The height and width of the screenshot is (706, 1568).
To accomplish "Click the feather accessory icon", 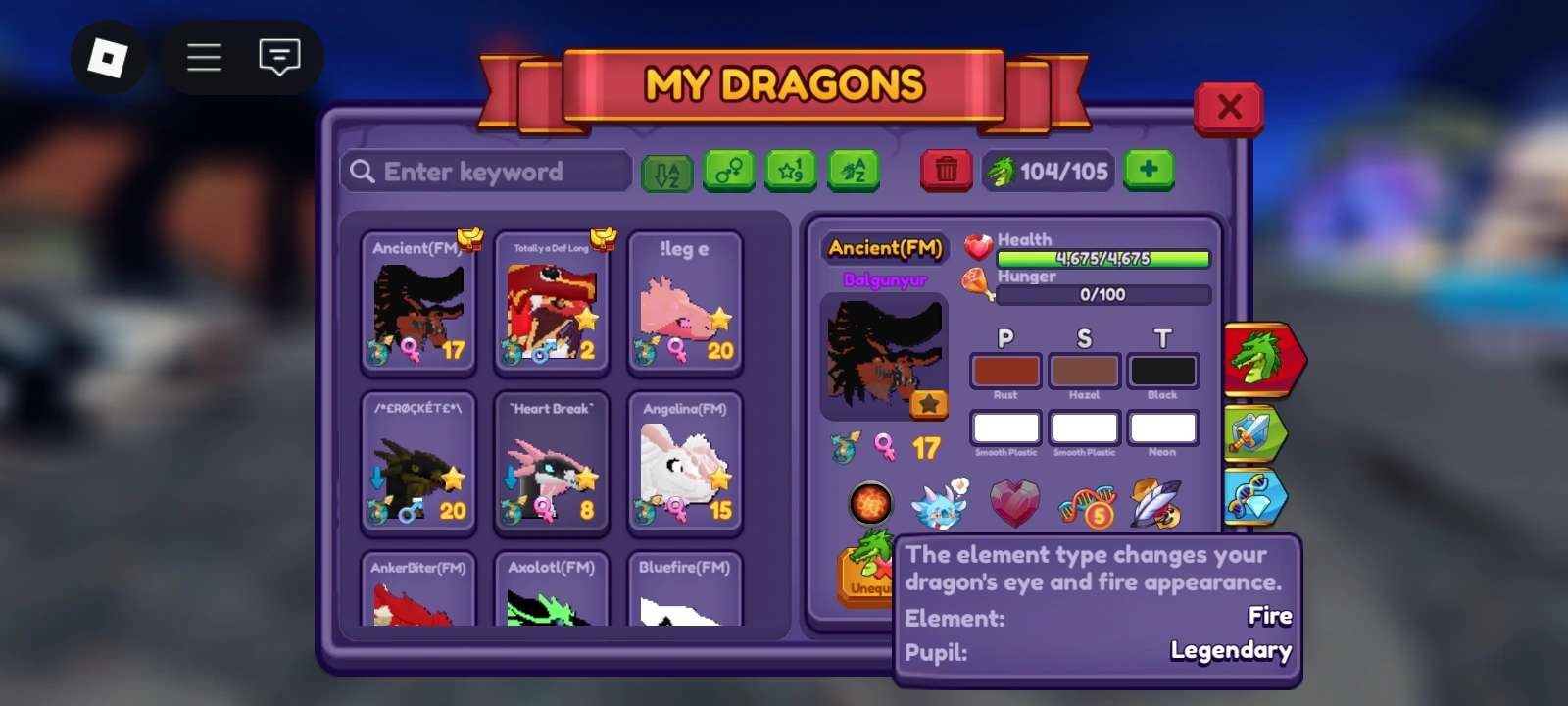I will point(1156,502).
